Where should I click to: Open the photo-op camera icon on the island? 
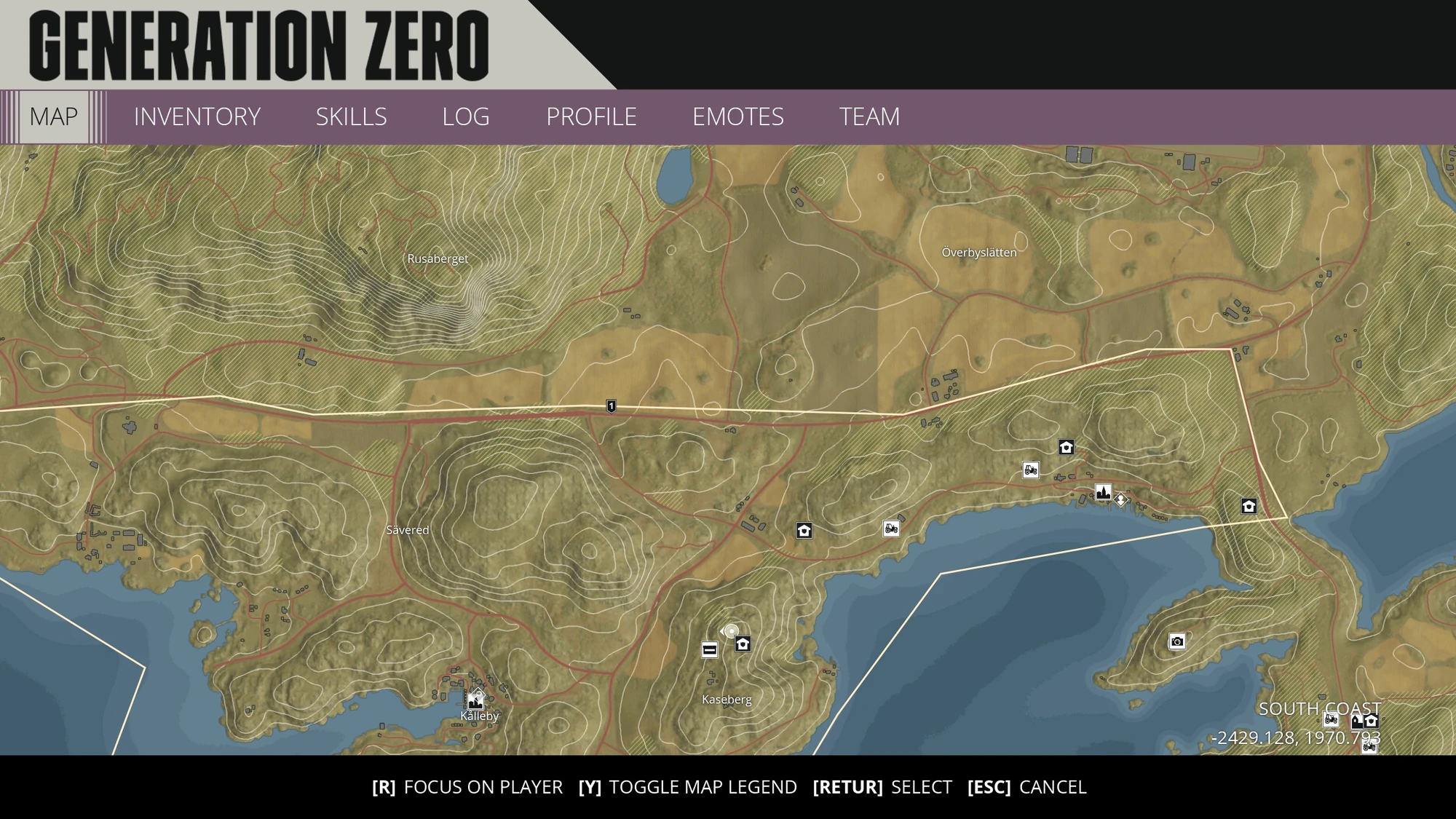pos(1177,643)
